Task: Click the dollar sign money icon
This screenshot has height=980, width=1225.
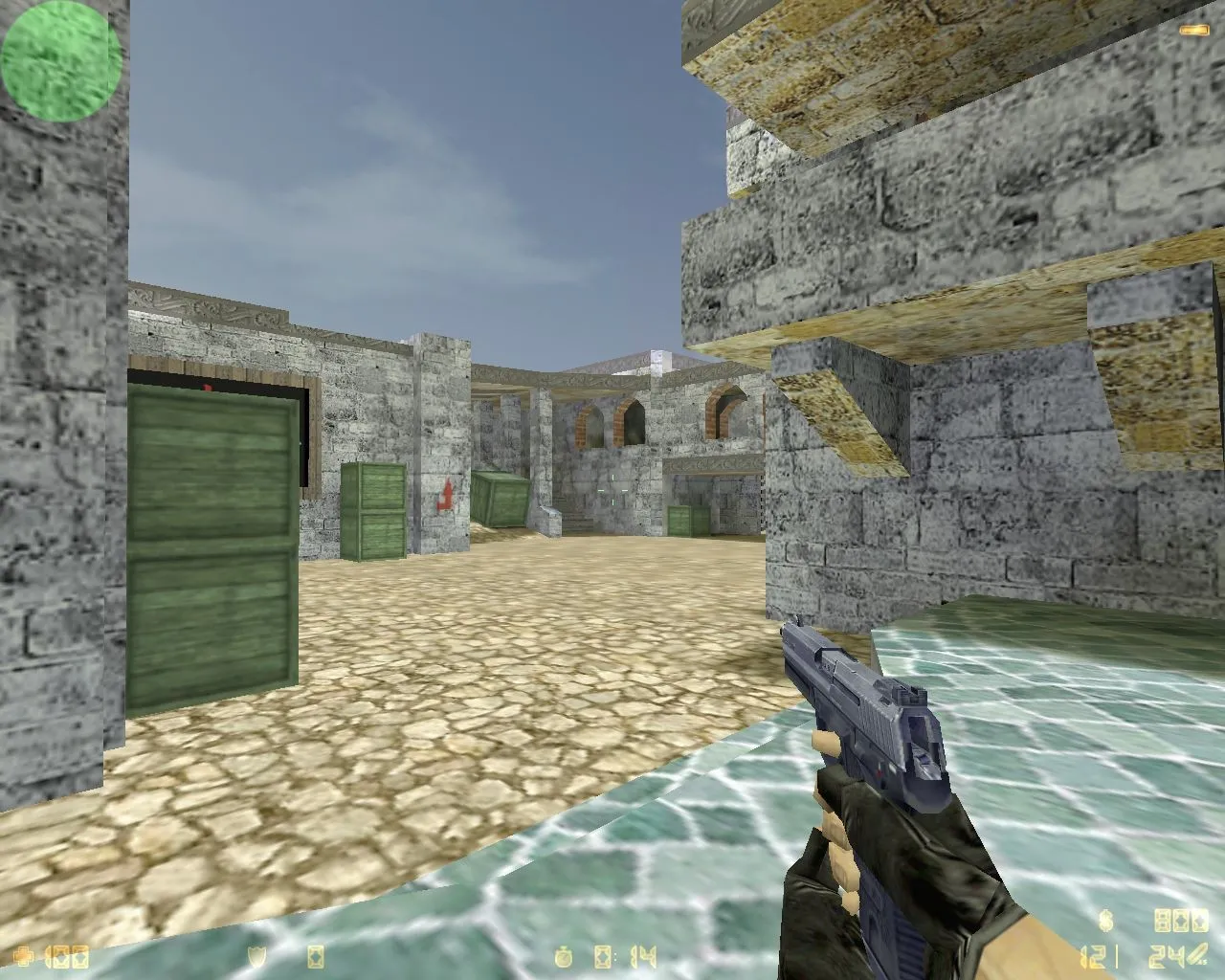Action: tap(1105, 921)
